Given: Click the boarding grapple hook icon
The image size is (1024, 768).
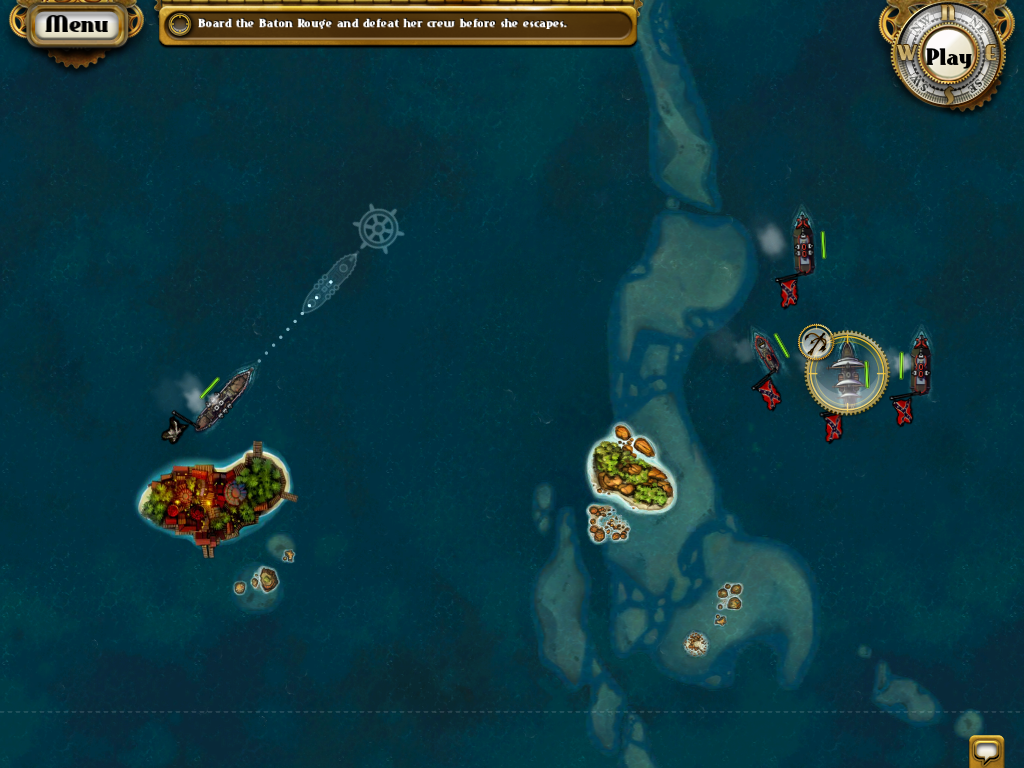Looking at the screenshot, I should pos(816,342).
